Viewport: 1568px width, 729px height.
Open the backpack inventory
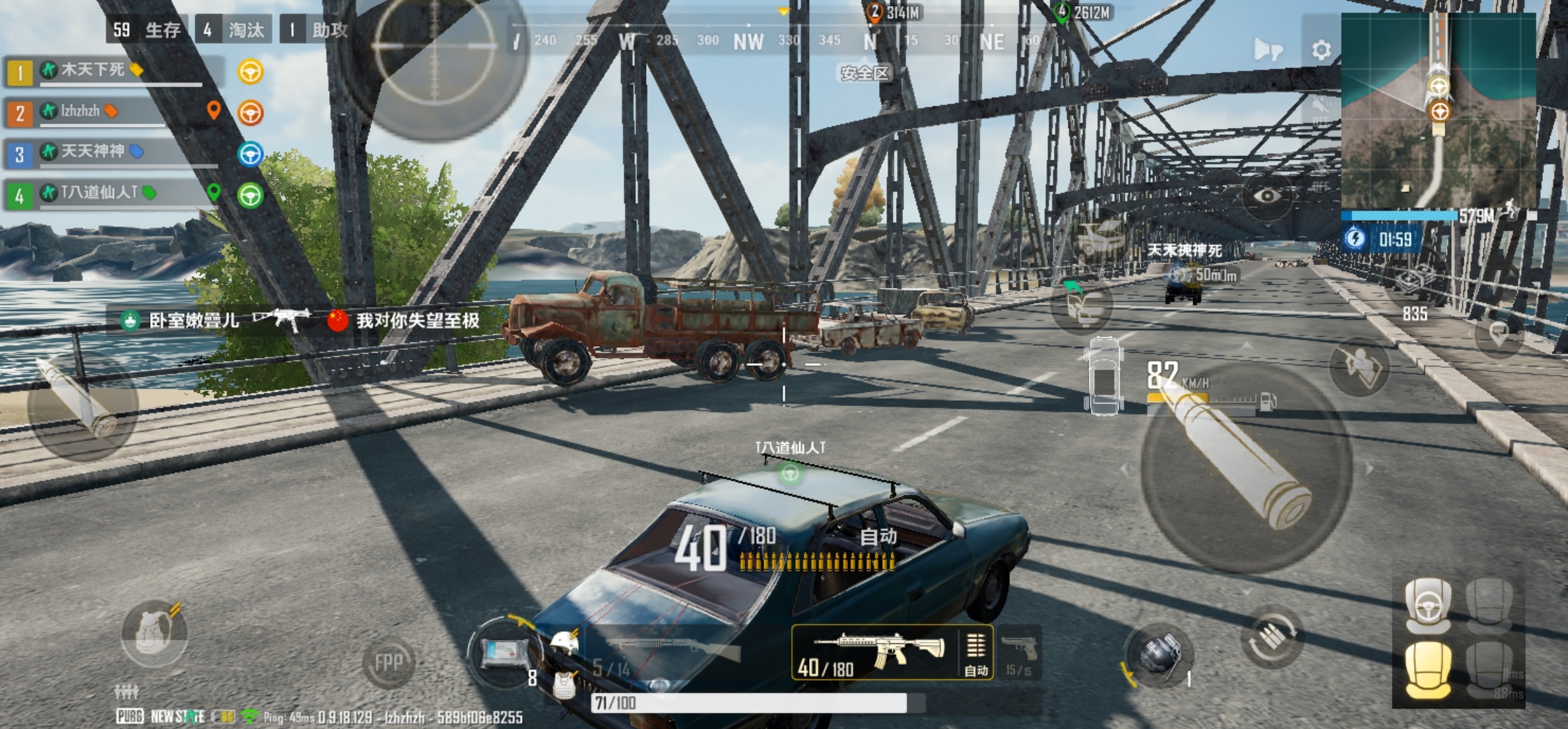(x=154, y=633)
